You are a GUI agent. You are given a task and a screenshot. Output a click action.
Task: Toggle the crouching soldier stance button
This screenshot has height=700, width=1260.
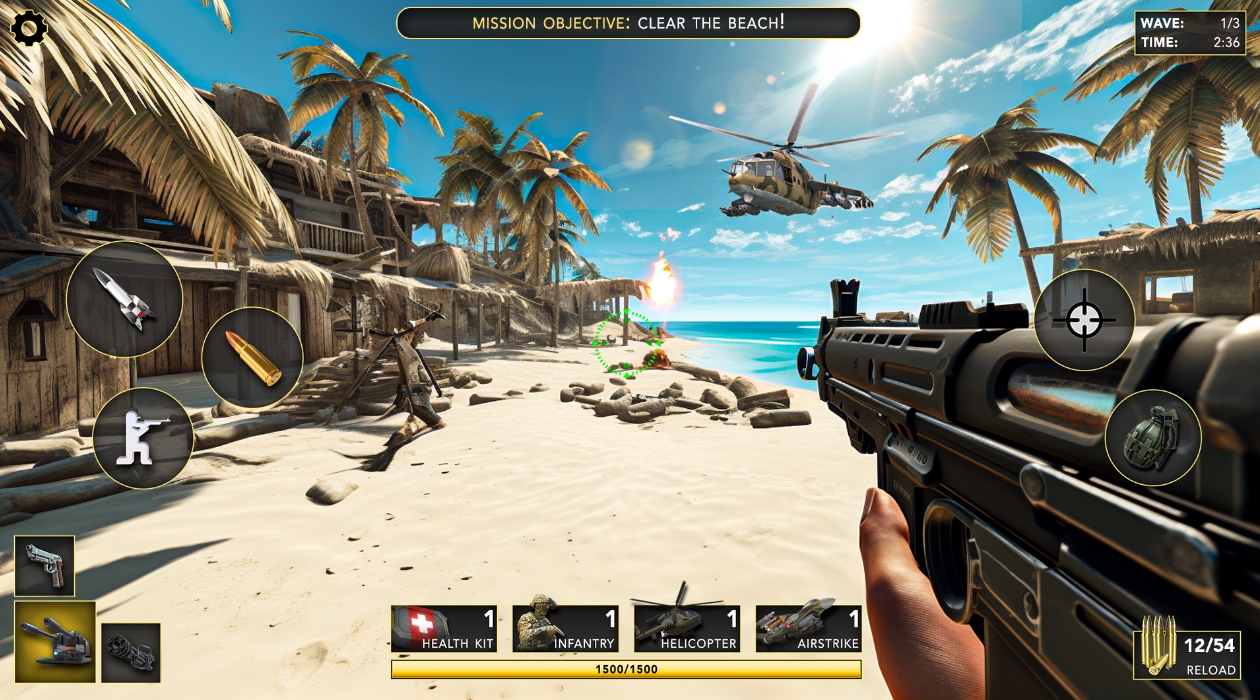coord(143,438)
